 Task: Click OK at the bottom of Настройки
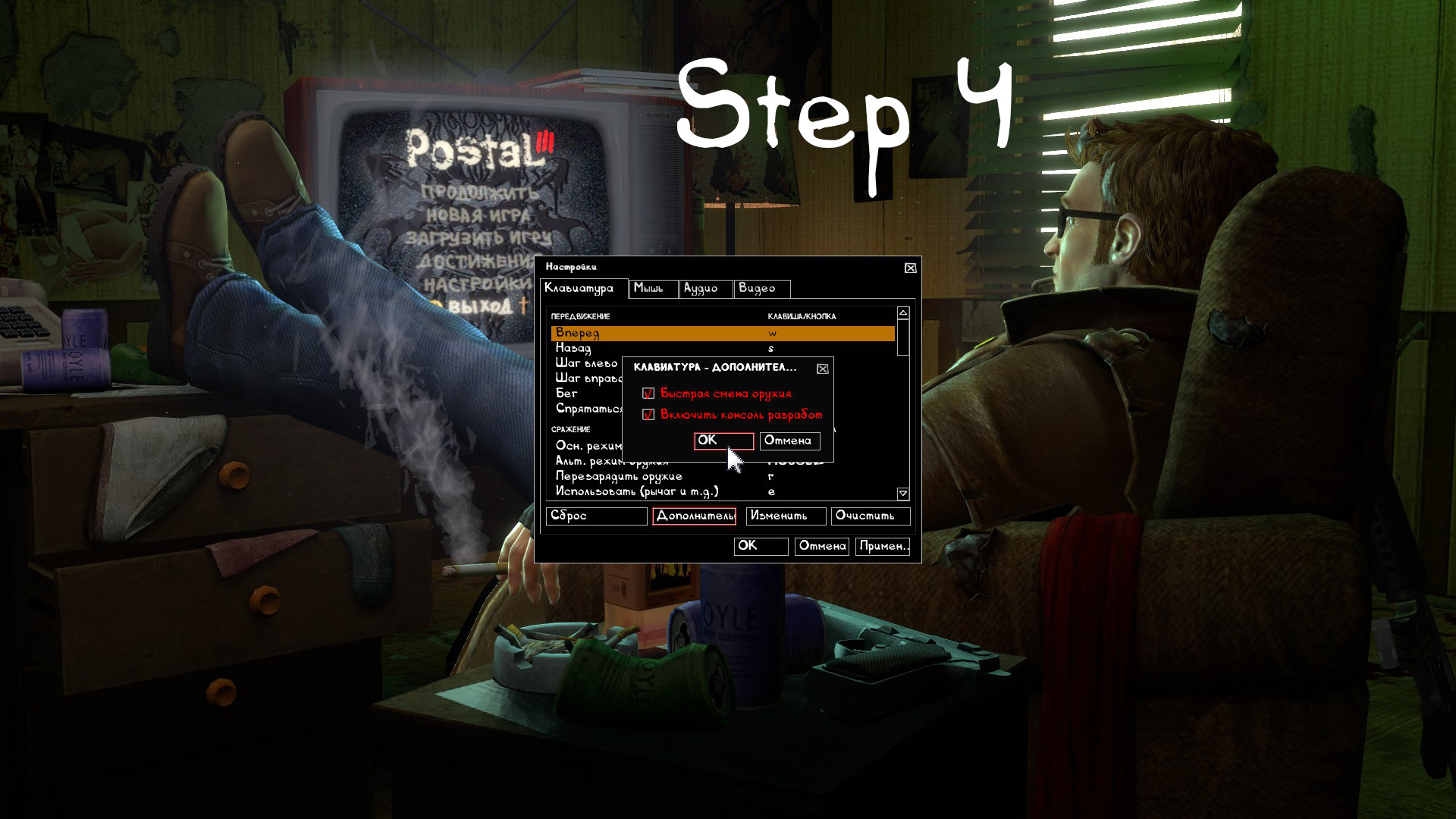coord(760,546)
